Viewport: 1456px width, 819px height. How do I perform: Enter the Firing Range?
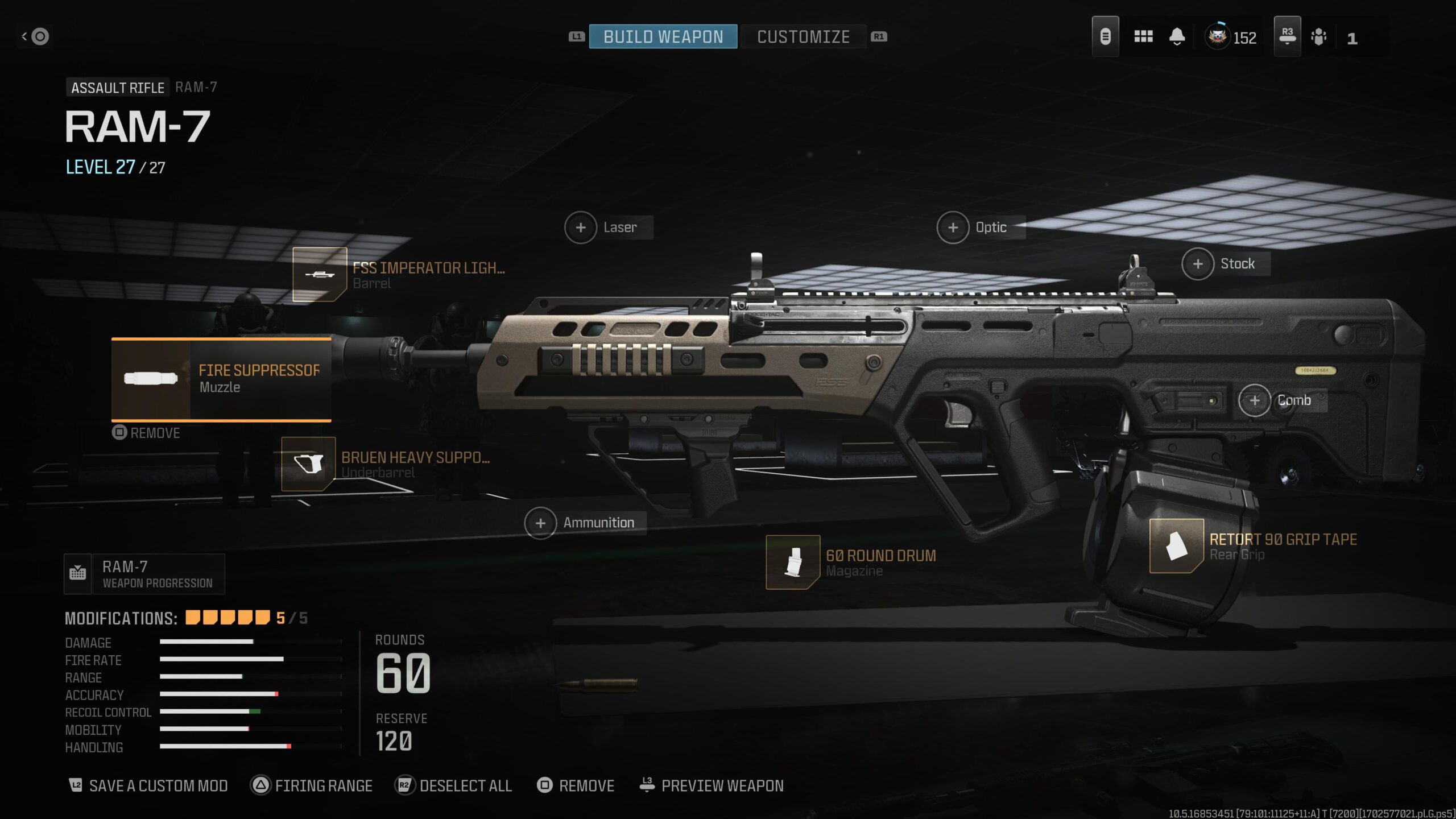[x=312, y=786]
